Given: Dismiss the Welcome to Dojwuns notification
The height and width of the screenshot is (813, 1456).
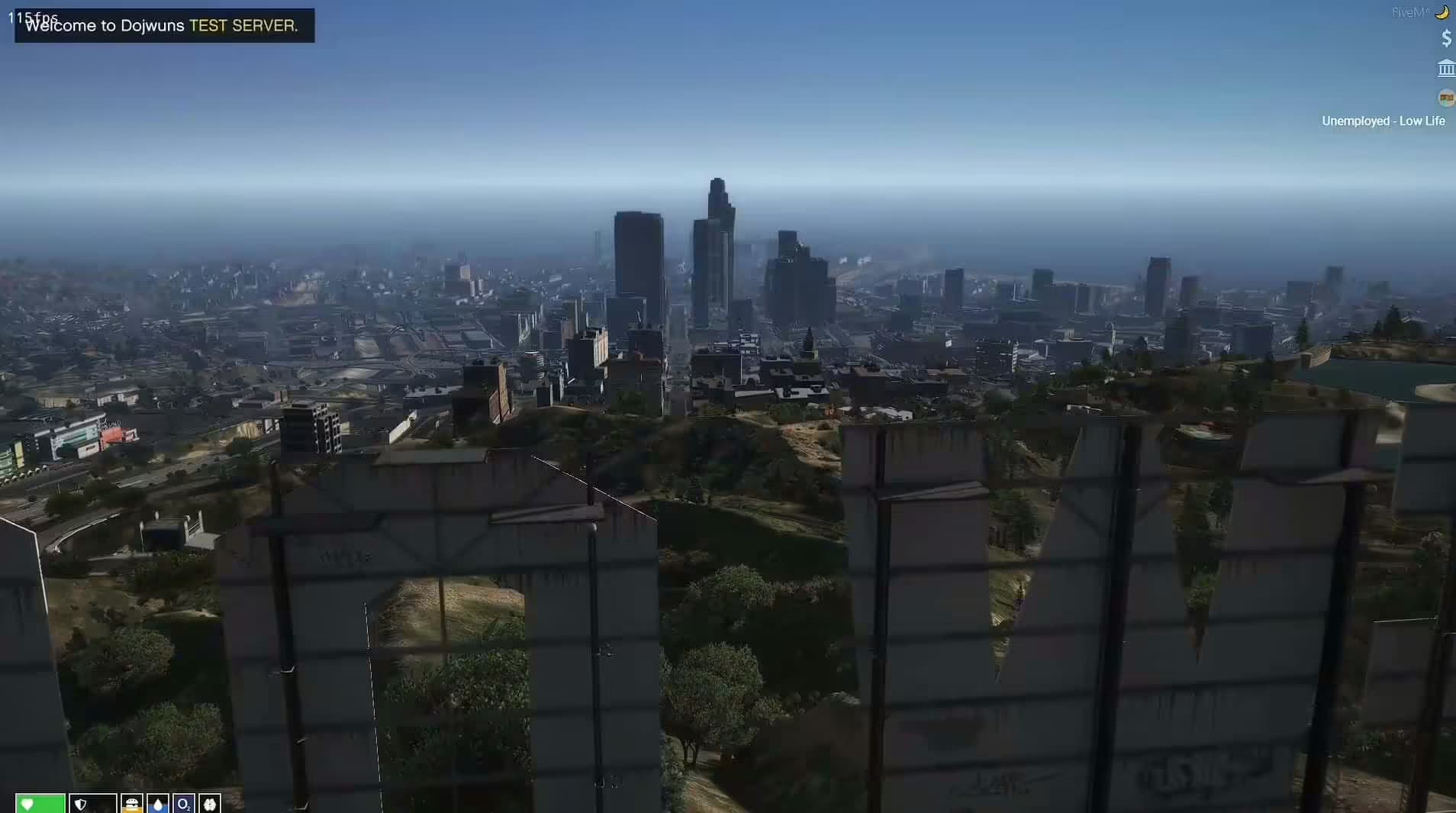Looking at the screenshot, I should click(164, 26).
